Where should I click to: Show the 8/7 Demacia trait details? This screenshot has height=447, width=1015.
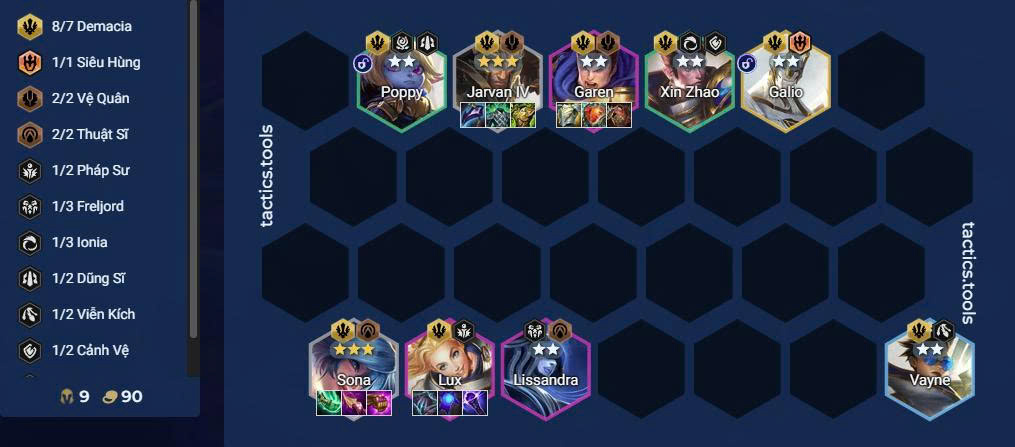tap(90, 27)
